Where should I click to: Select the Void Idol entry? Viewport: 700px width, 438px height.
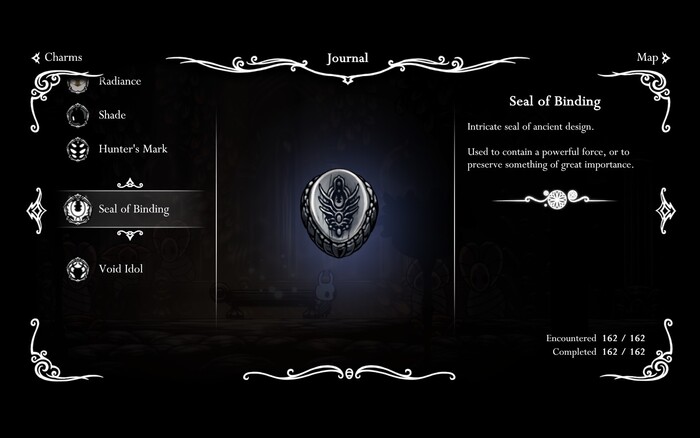[119, 269]
